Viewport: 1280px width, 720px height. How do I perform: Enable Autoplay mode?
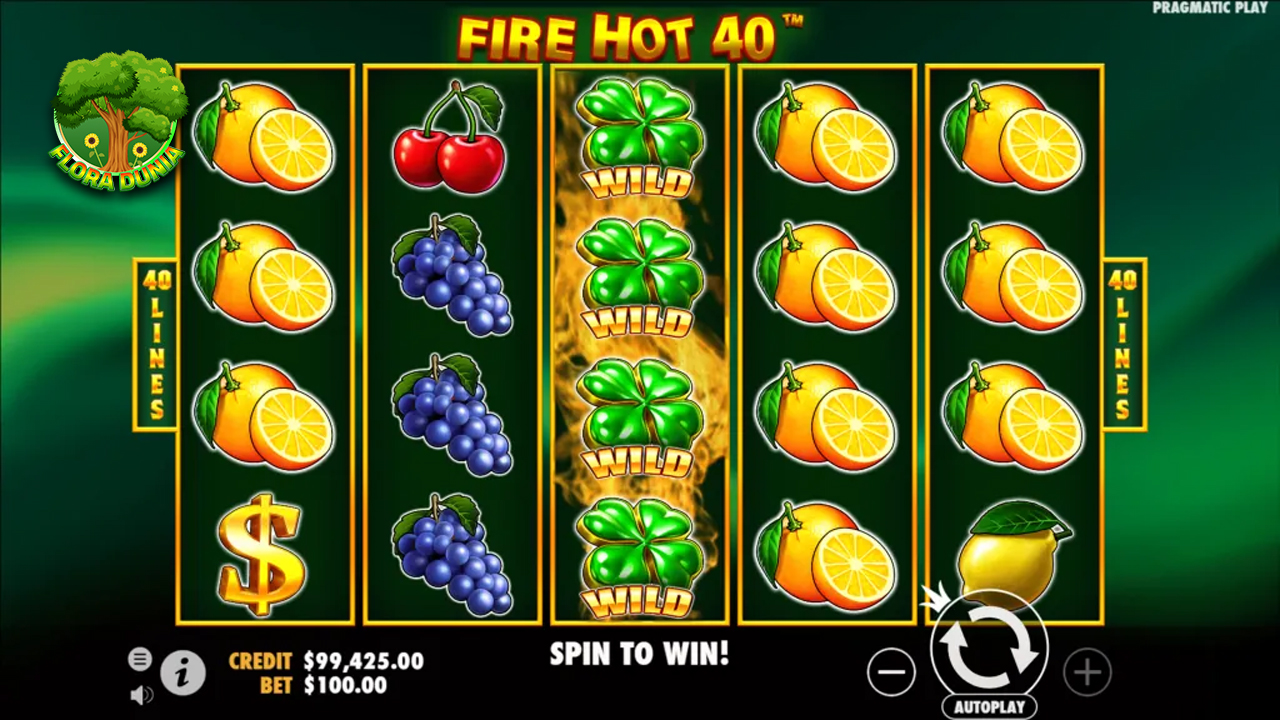[989, 706]
